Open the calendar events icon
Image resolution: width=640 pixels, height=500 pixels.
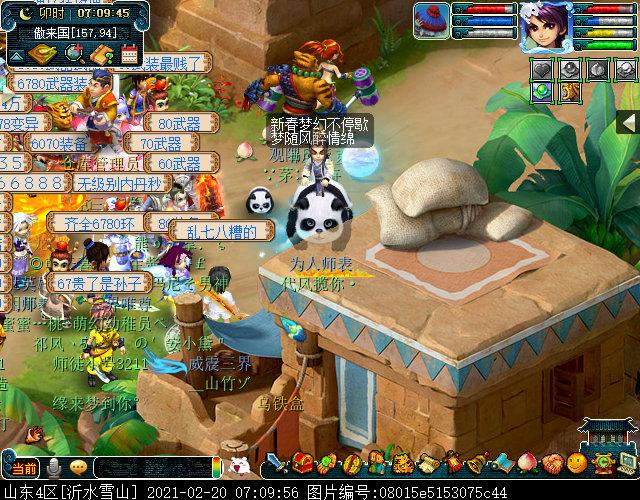129,55
